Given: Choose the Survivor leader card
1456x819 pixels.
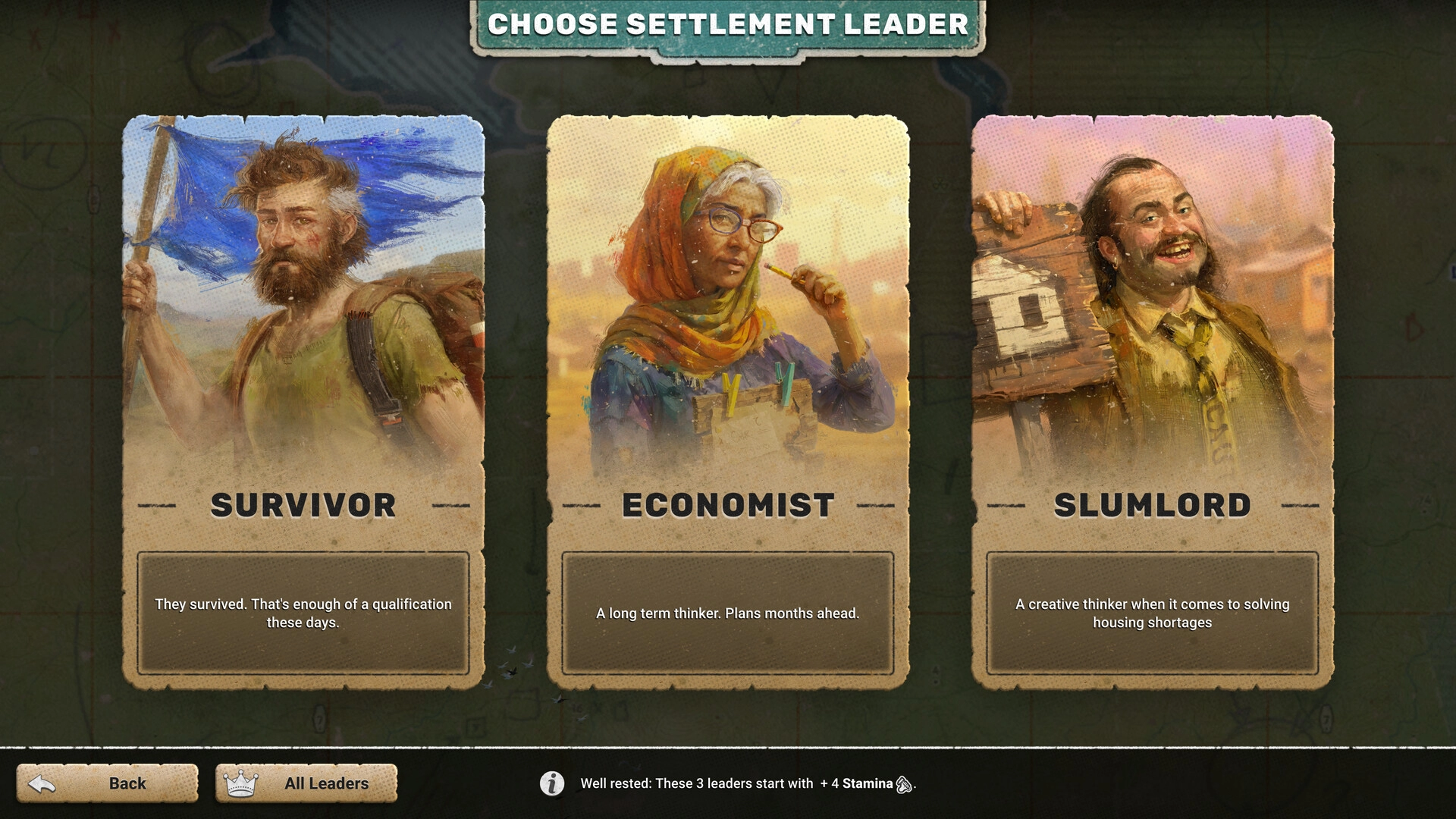Looking at the screenshot, I should click(x=303, y=402).
